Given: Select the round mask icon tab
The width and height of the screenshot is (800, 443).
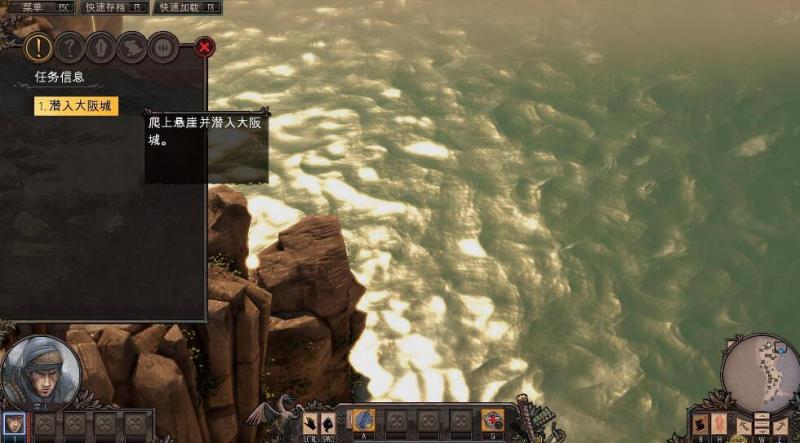Looking at the screenshot, I should (x=162, y=46).
